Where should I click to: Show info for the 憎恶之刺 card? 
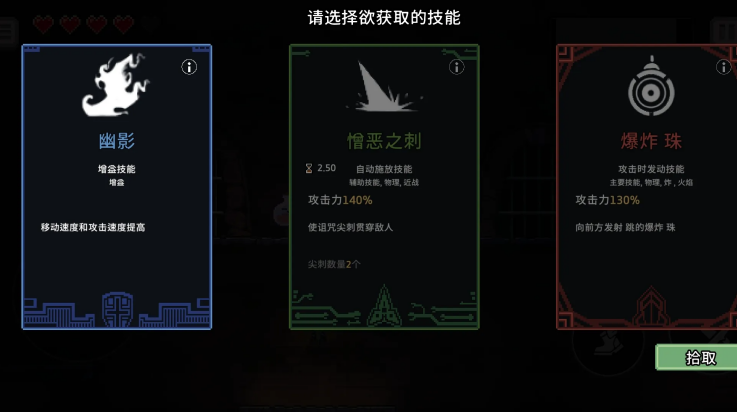click(457, 67)
